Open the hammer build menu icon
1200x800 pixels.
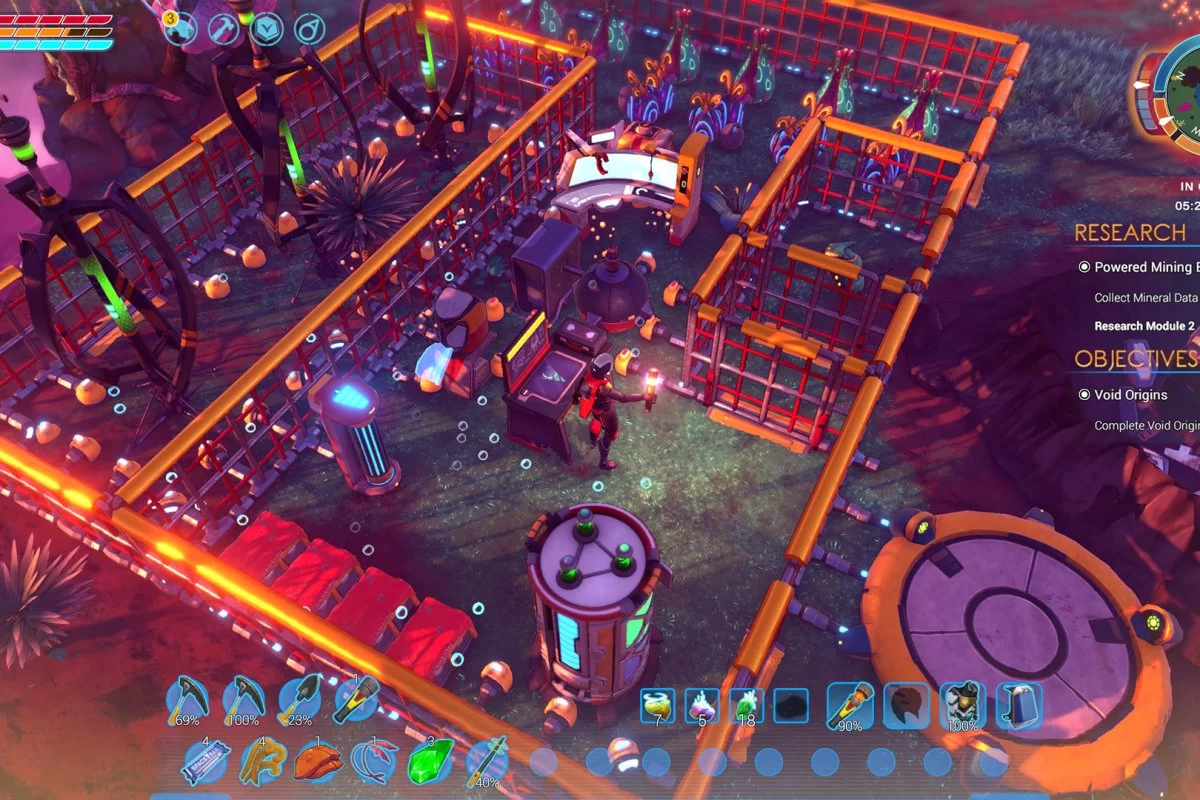pyautogui.click(x=223, y=29)
